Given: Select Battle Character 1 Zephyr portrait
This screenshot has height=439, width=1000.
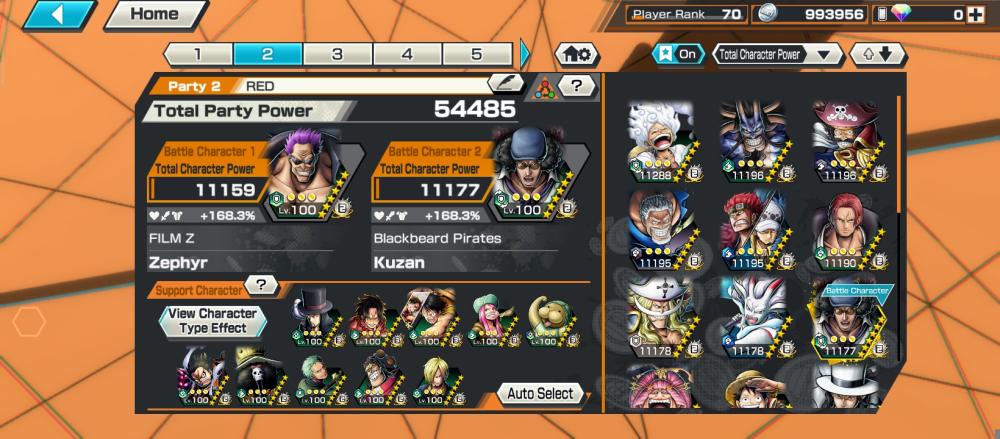Looking at the screenshot, I should point(305,170).
